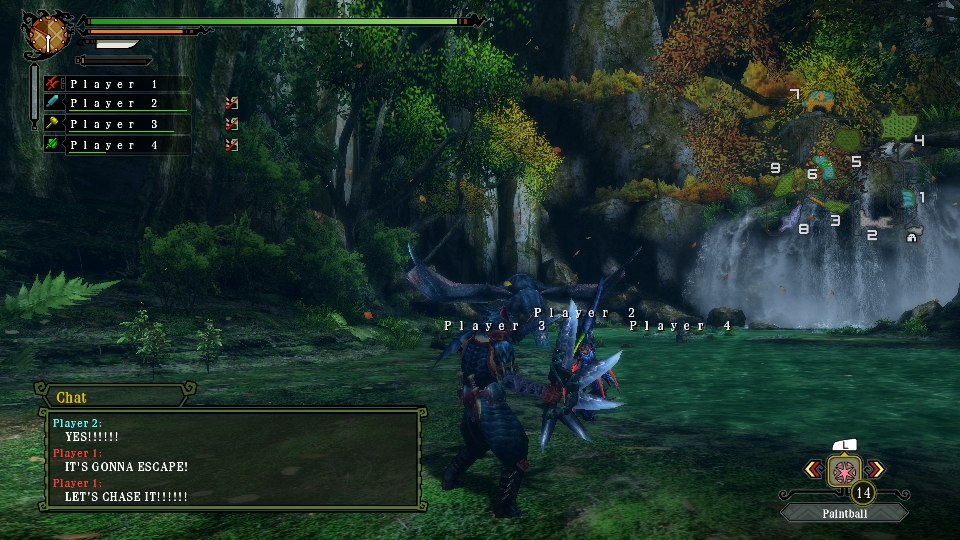Click area 4 on the minimap
The image size is (960, 540).
coord(918,140)
